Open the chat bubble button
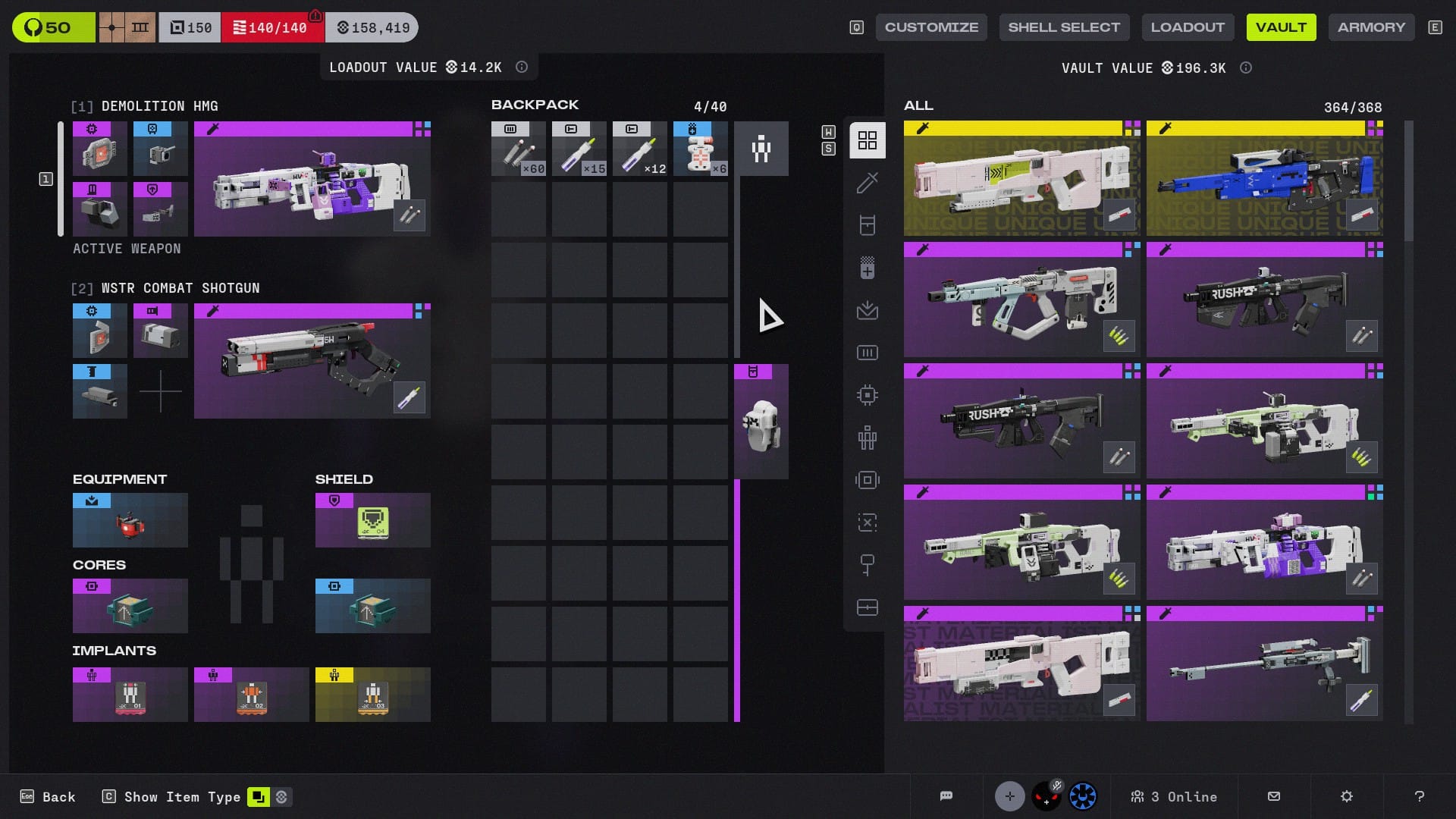Viewport: 1456px width, 819px height. click(946, 796)
